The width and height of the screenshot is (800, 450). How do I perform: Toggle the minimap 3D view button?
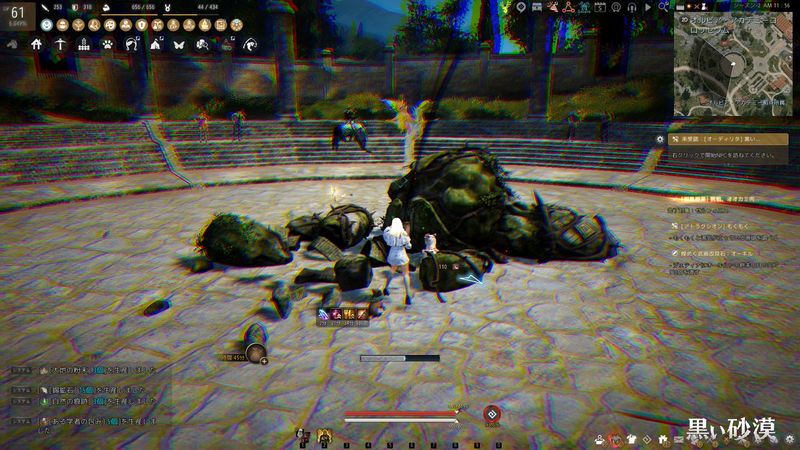pyautogui.click(x=682, y=18)
